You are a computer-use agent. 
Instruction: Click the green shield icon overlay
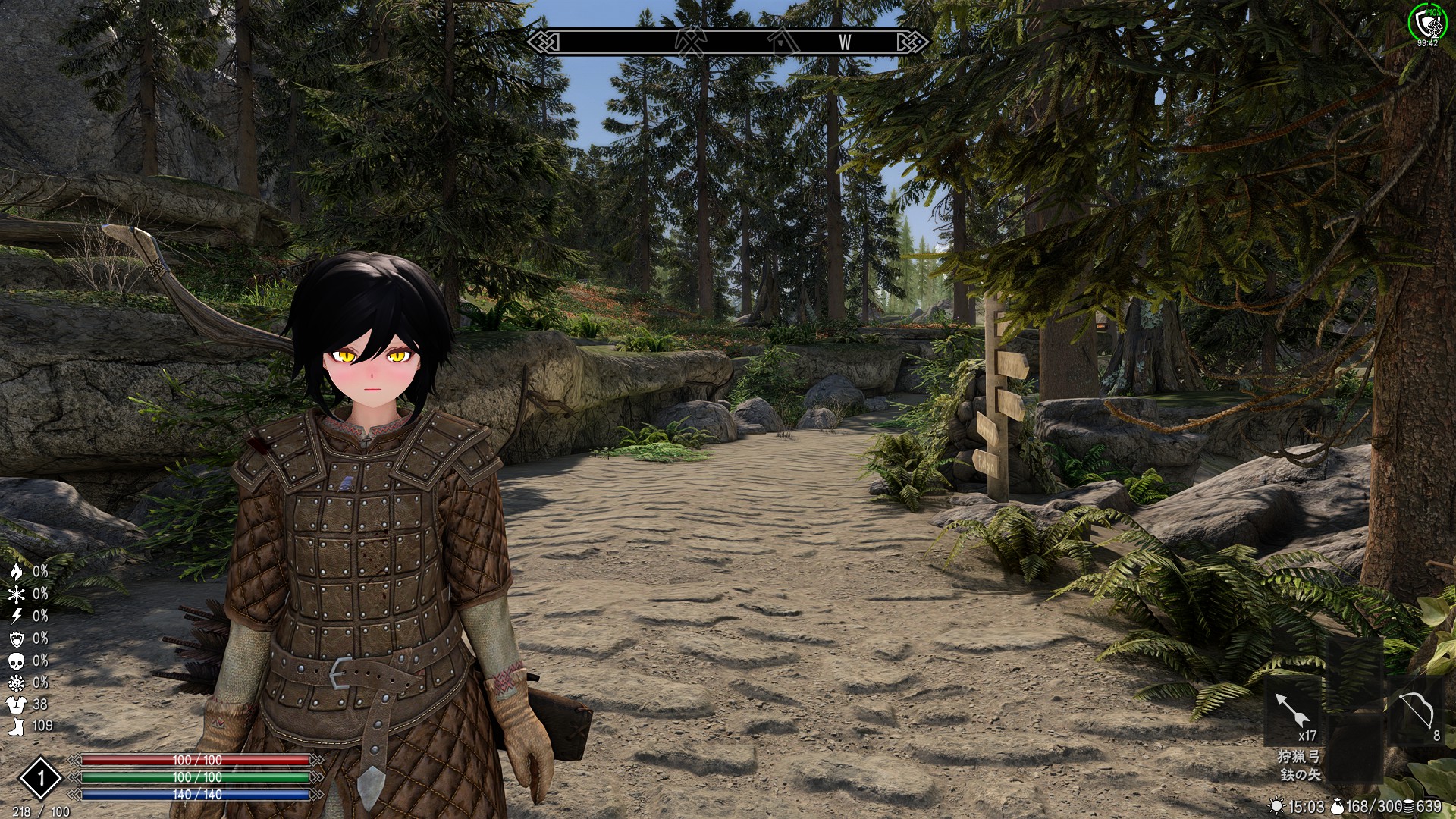click(x=1427, y=23)
